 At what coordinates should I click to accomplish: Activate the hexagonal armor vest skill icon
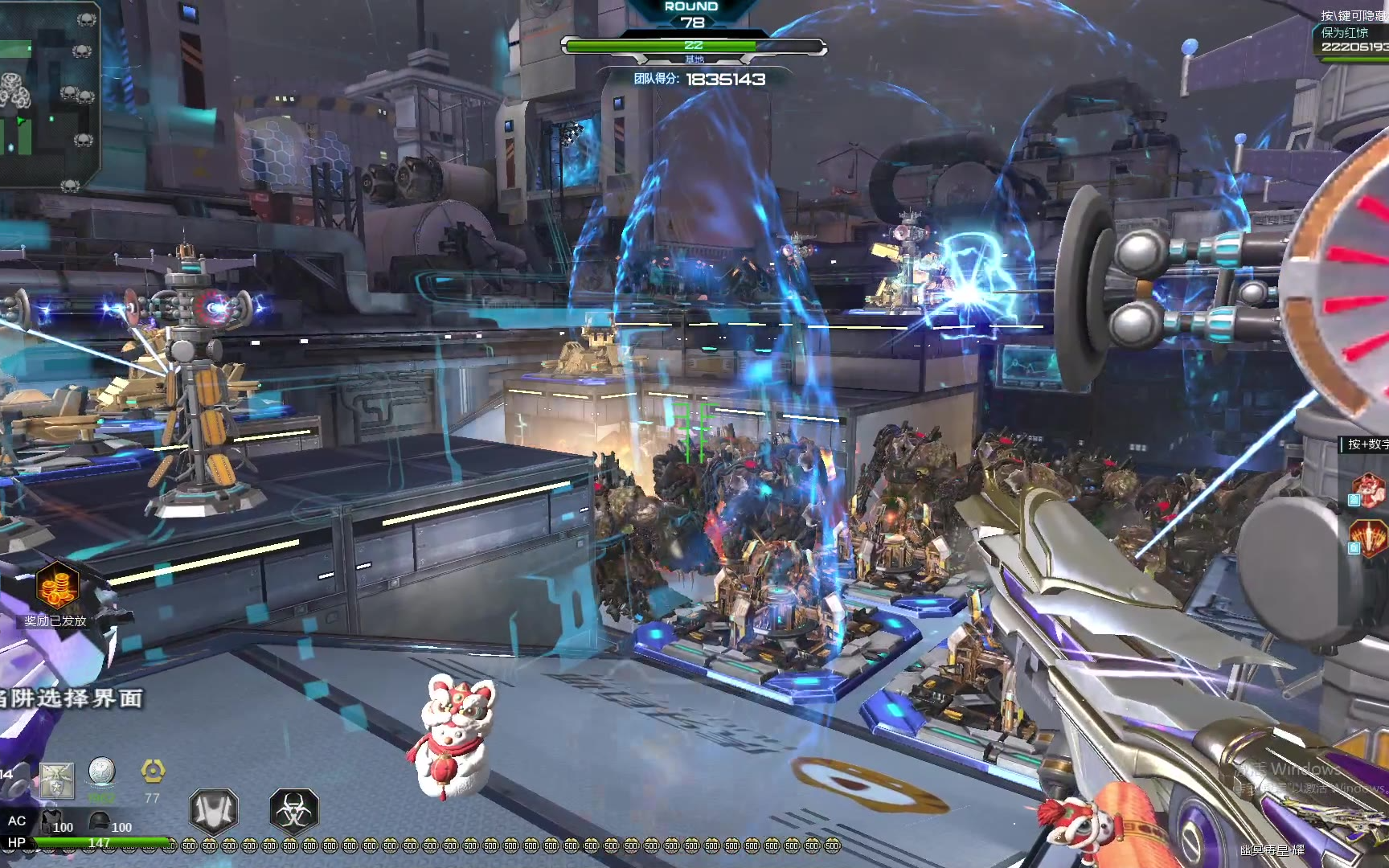214,810
